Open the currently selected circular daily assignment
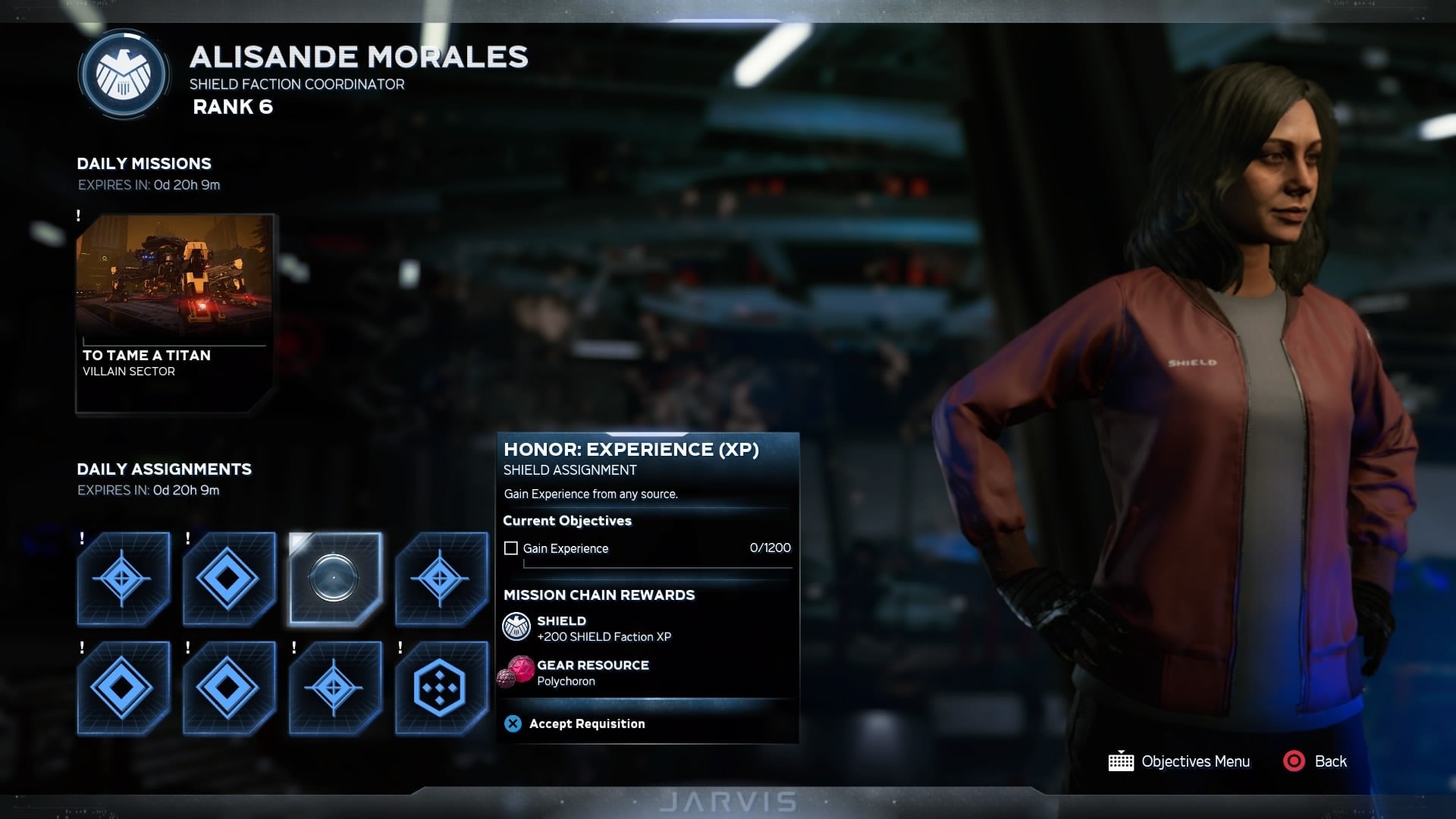Screen dimensions: 1456x819 point(334,578)
